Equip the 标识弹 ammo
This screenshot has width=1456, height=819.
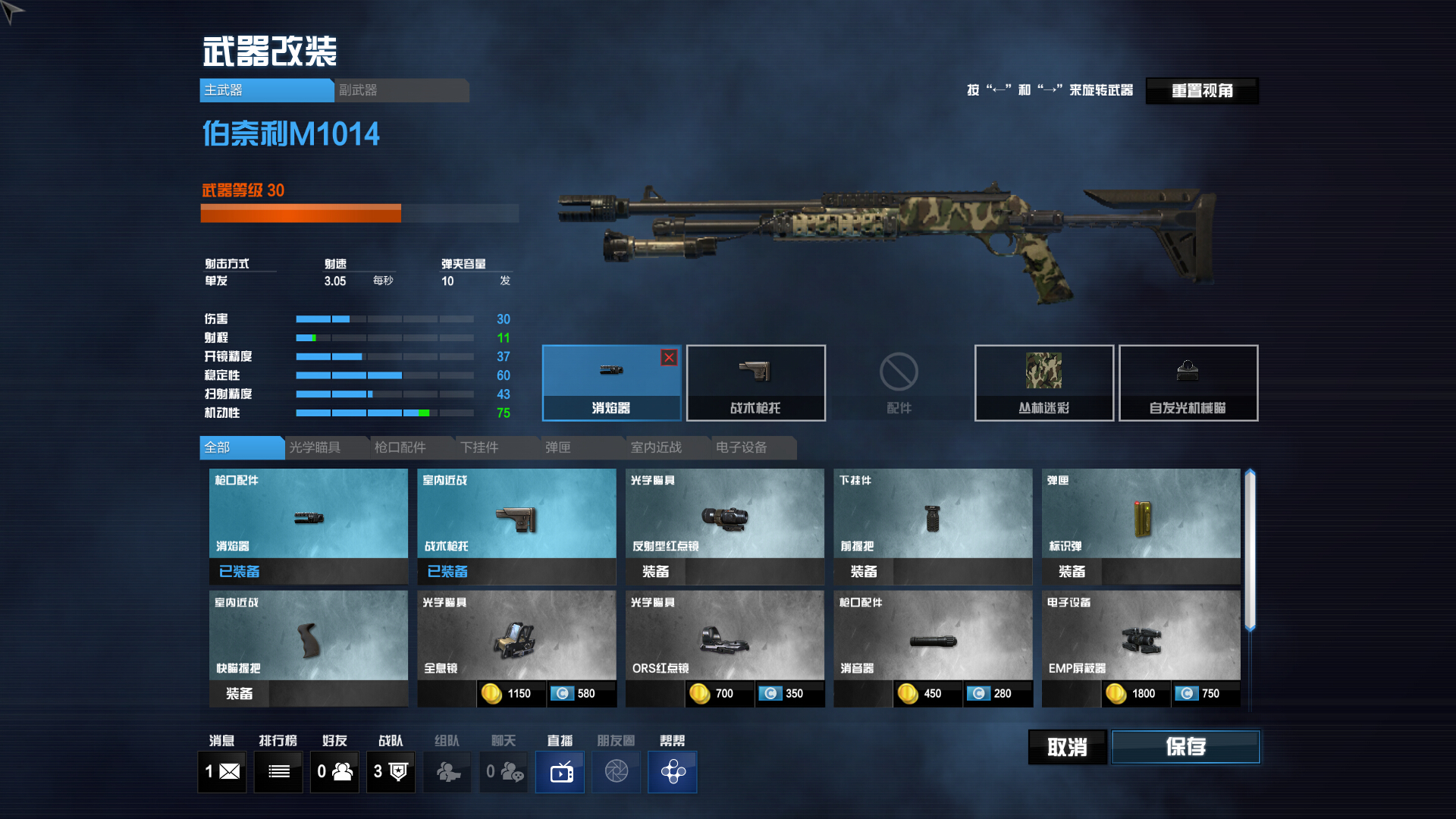coord(1072,572)
